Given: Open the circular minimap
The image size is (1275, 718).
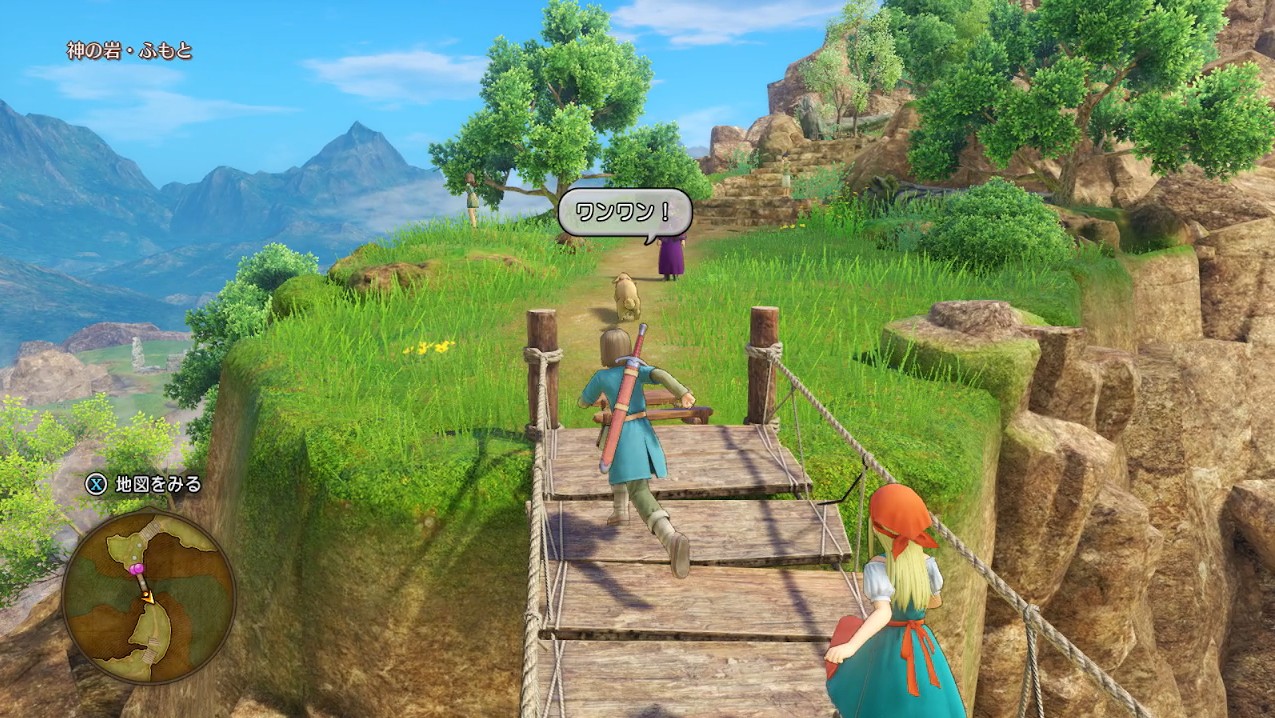Looking at the screenshot, I should point(148,595).
